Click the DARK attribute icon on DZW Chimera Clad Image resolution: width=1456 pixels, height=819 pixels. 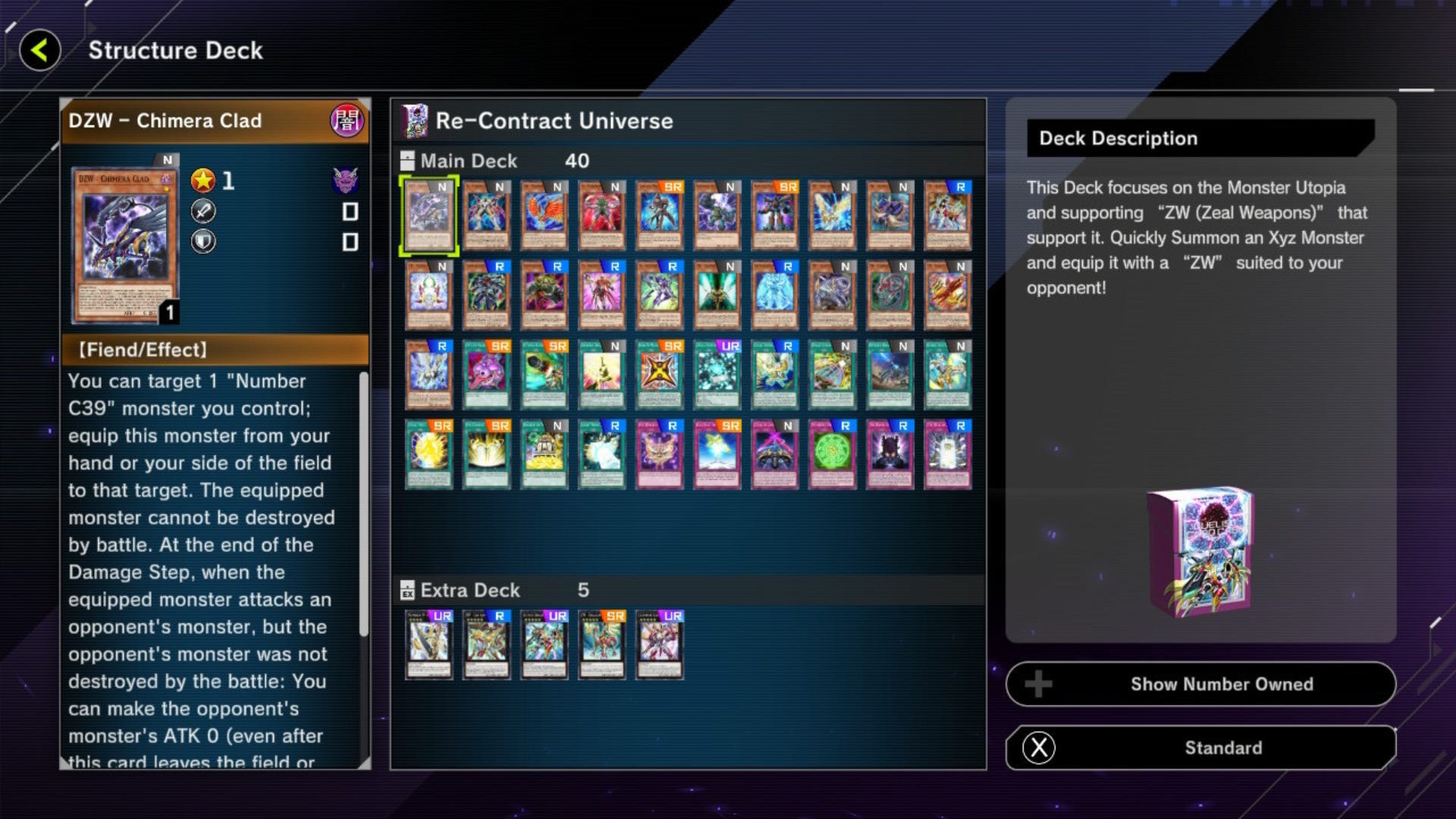(348, 121)
